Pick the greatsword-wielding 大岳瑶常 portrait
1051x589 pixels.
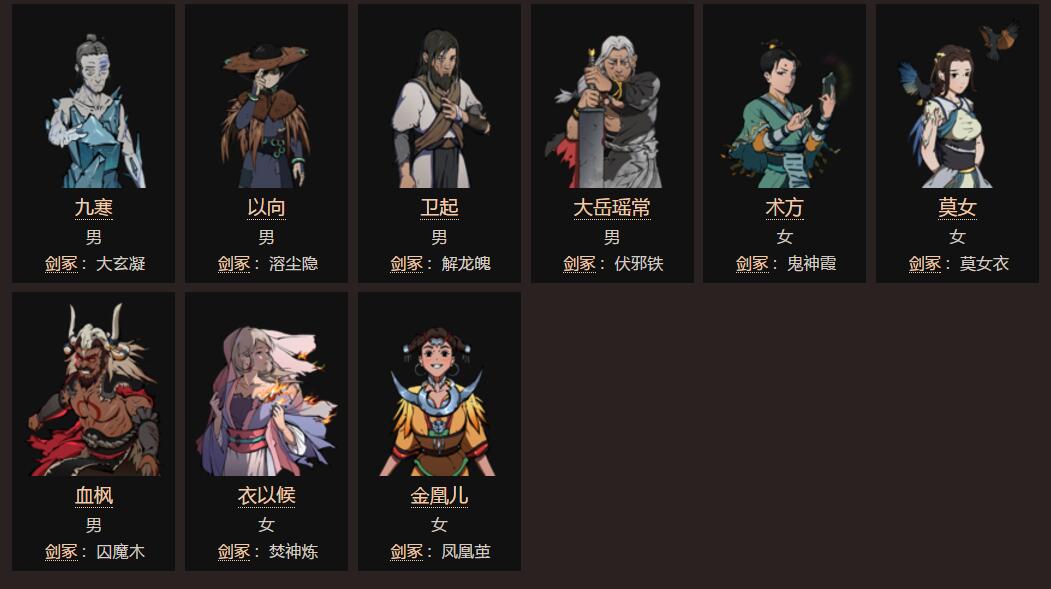[x=612, y=112]
